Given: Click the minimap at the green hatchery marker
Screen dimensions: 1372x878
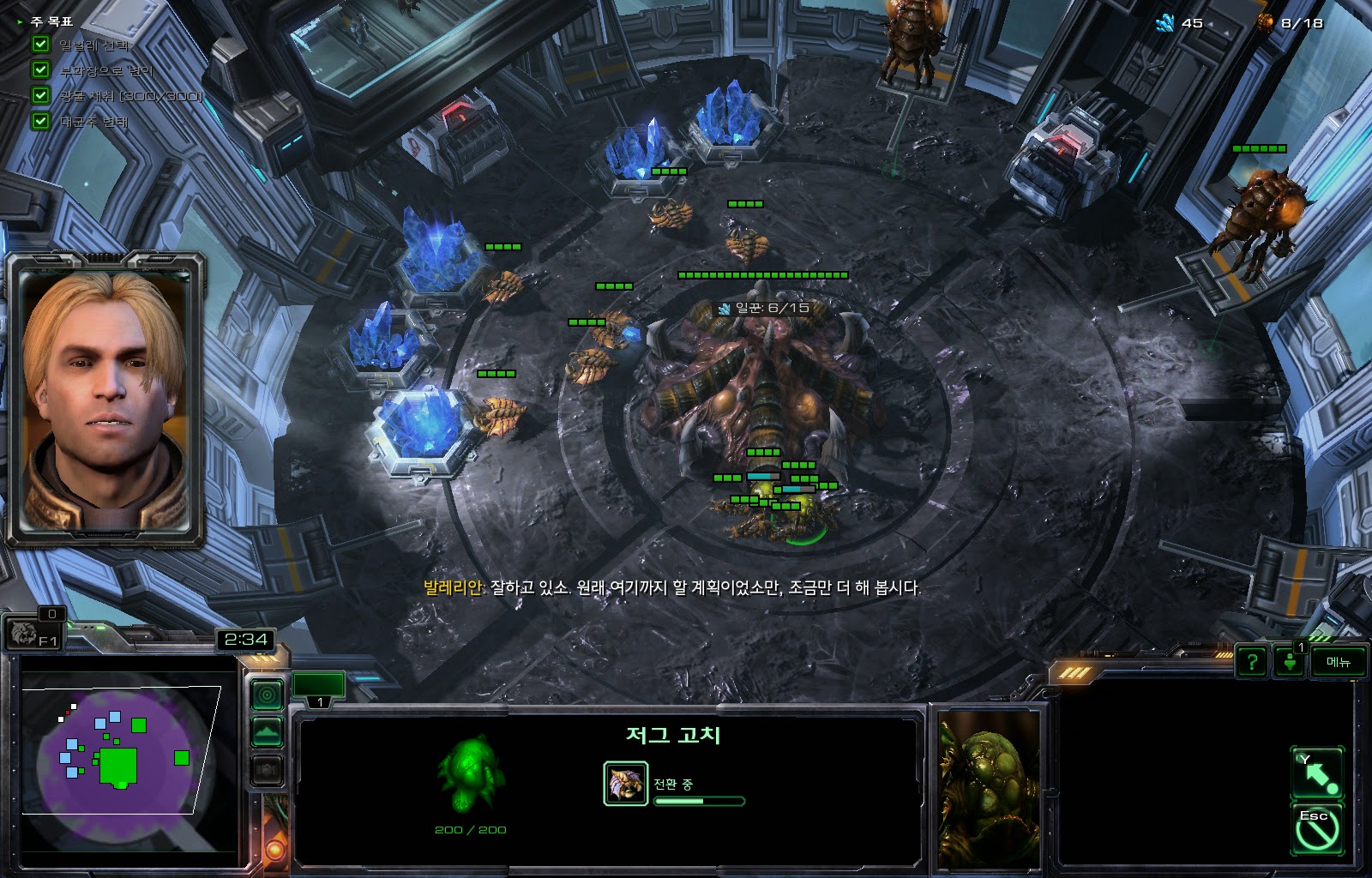Looking at the screenshot, I should click(117, 766).
